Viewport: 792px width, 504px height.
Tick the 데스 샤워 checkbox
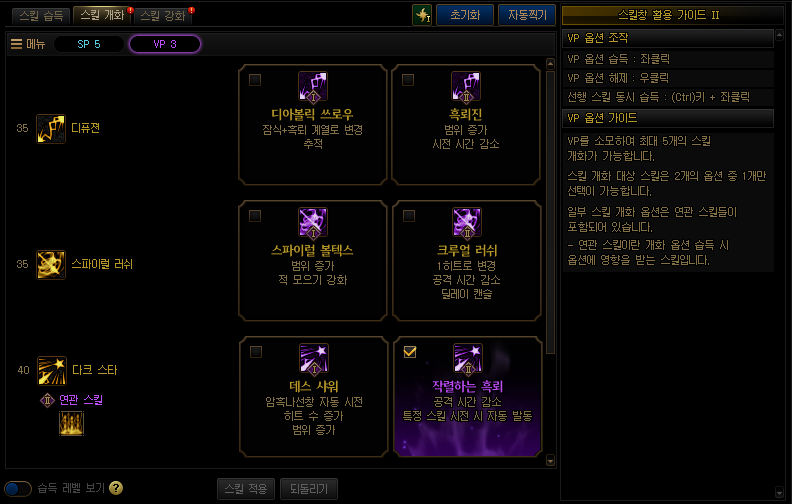(256, 351)
